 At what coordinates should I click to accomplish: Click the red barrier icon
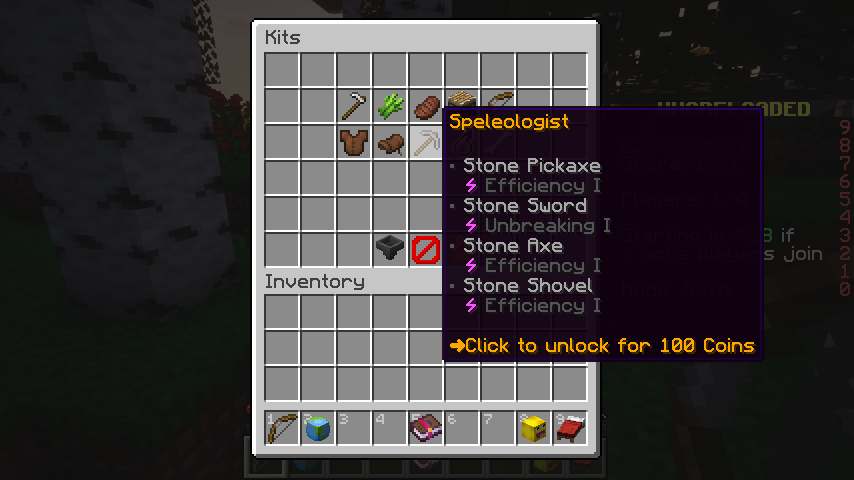pyautogui.click(x=426, y=249)
